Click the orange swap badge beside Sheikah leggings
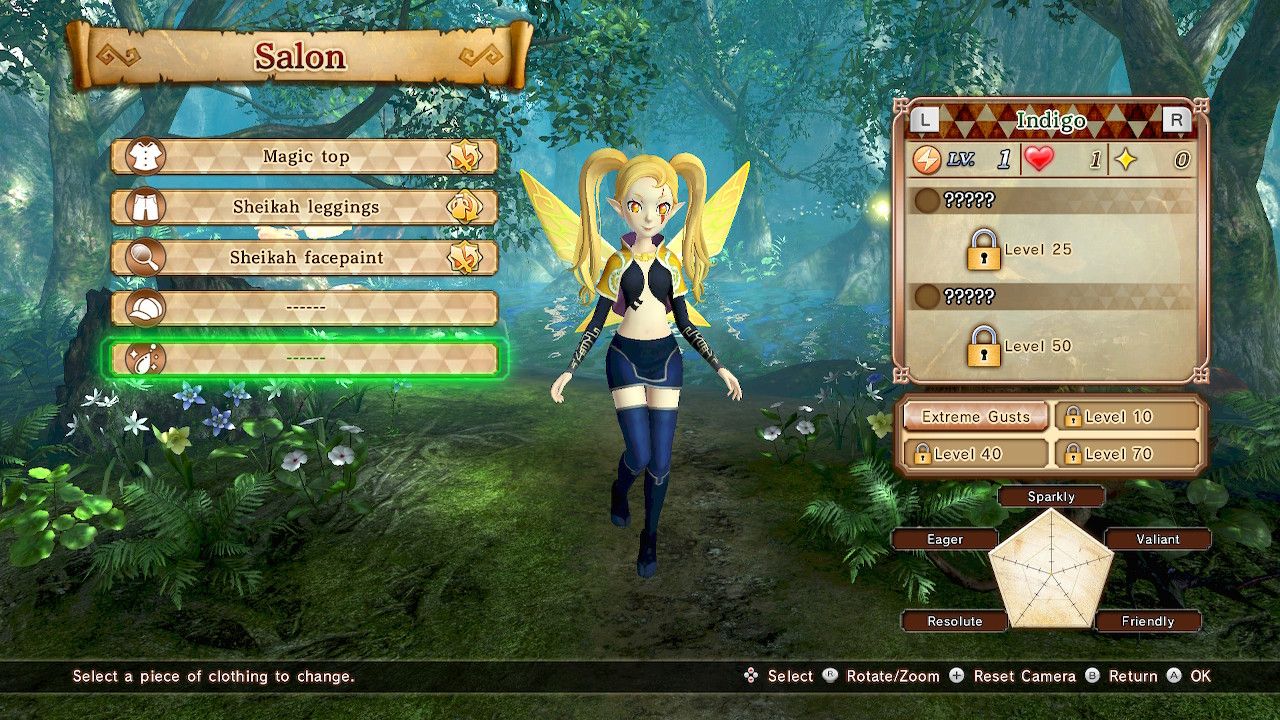This screenshot has width=1280, height=720. pos(462,207)
